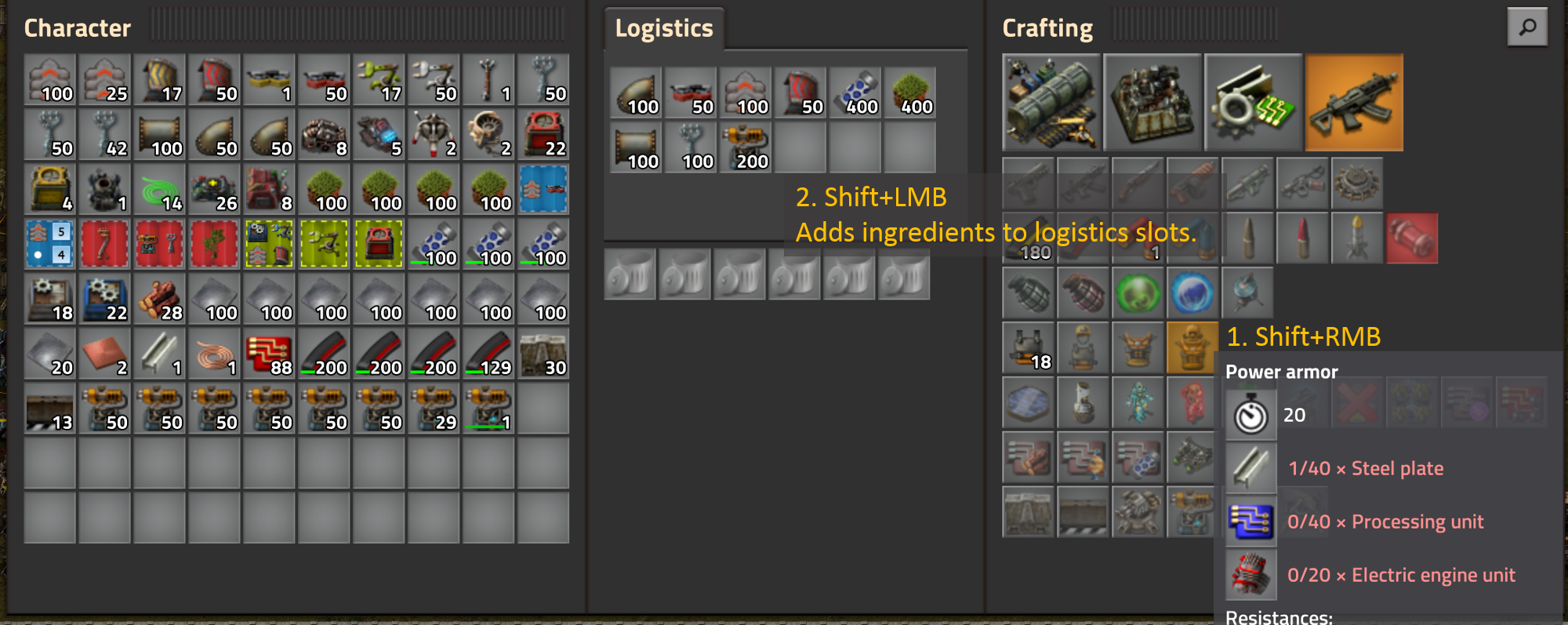Switch to the Logistics tab
Screen dimensions: 1568x625
(x=663, y=28)
